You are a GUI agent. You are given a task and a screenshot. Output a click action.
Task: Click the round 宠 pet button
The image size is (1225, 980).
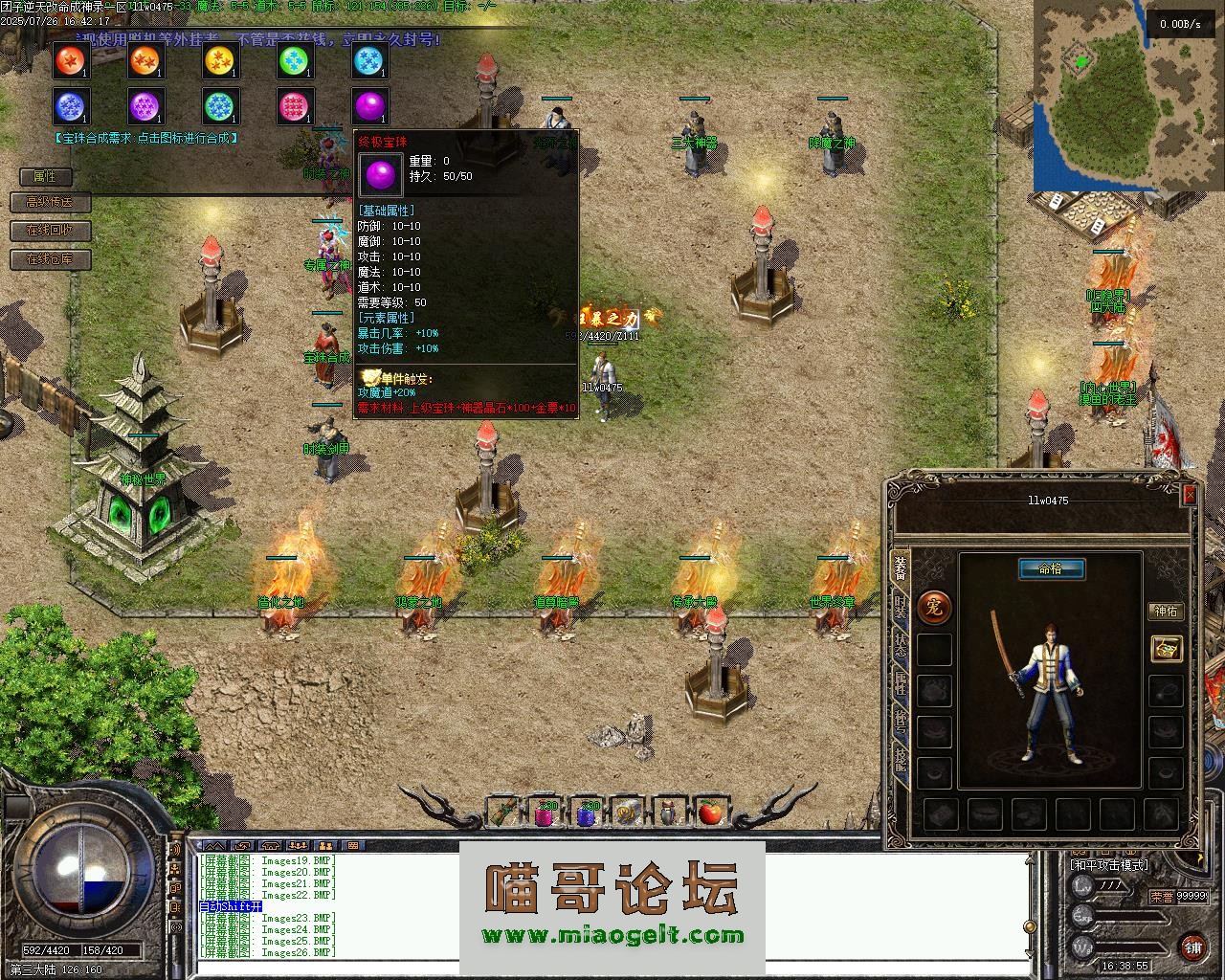click(934, 607)
